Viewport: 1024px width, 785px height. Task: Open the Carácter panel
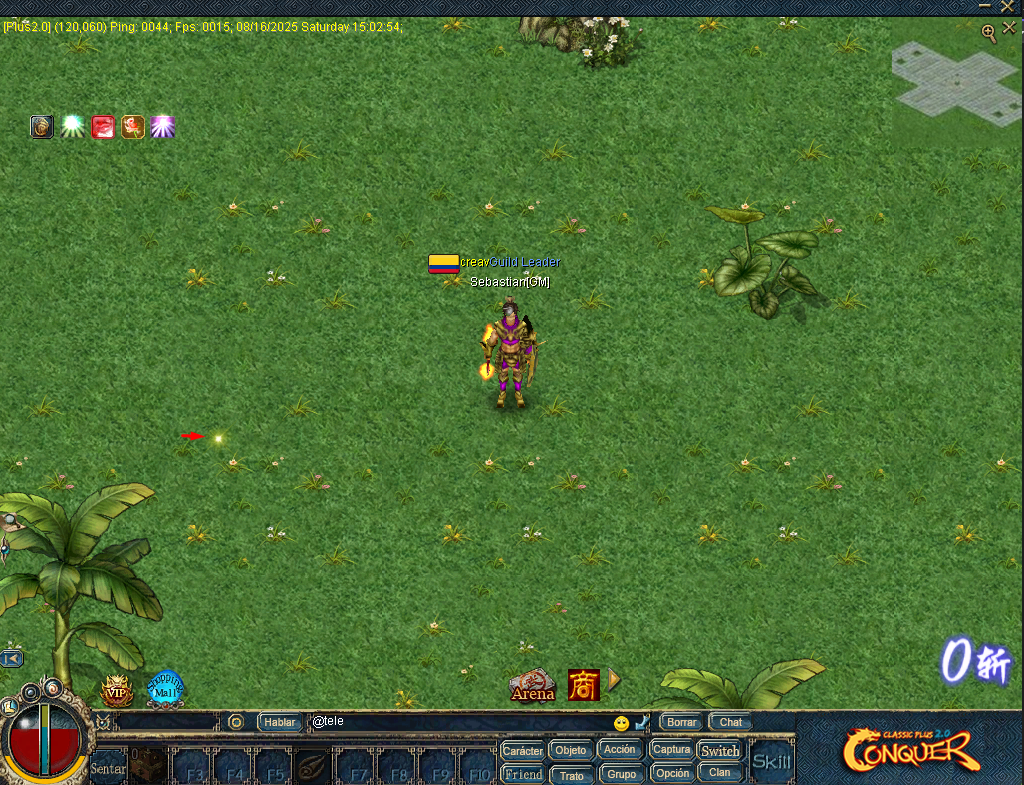(x=523, y=750)
